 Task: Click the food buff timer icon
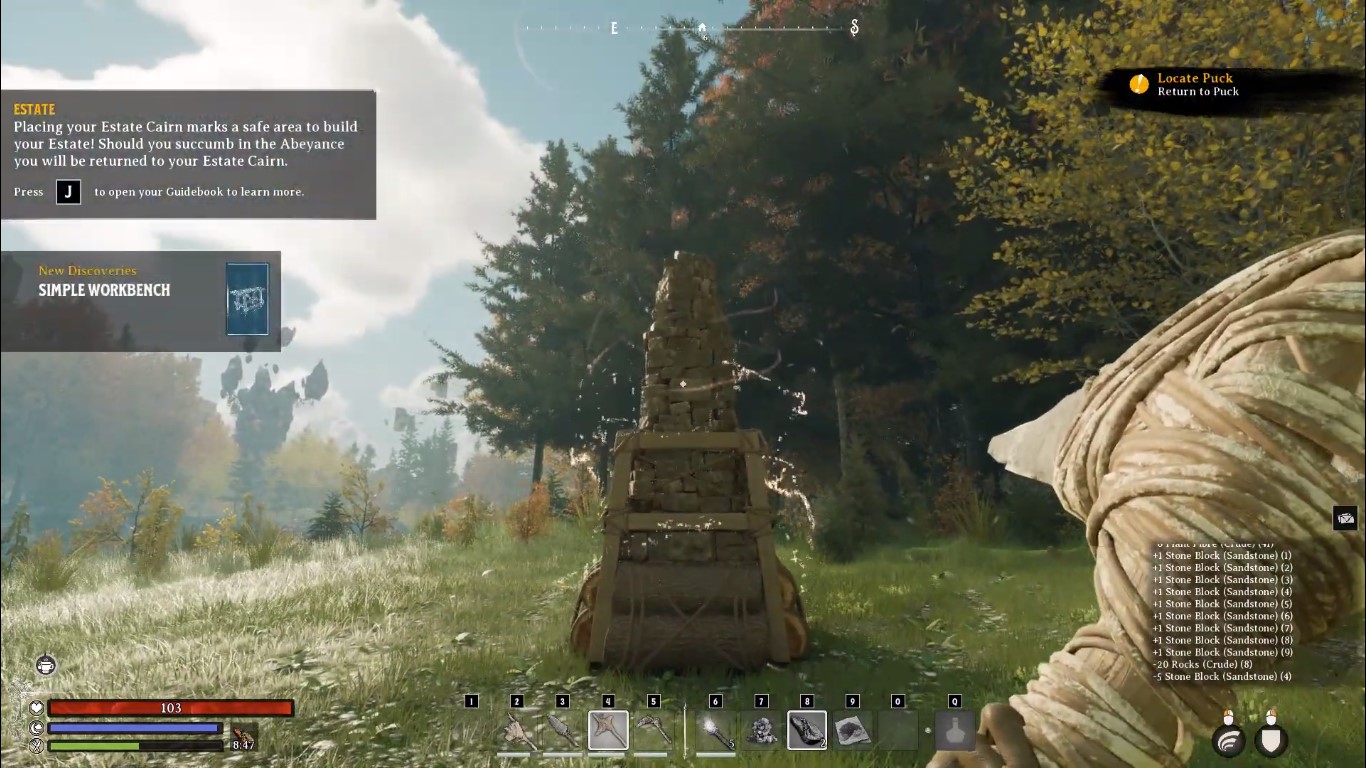242,738
